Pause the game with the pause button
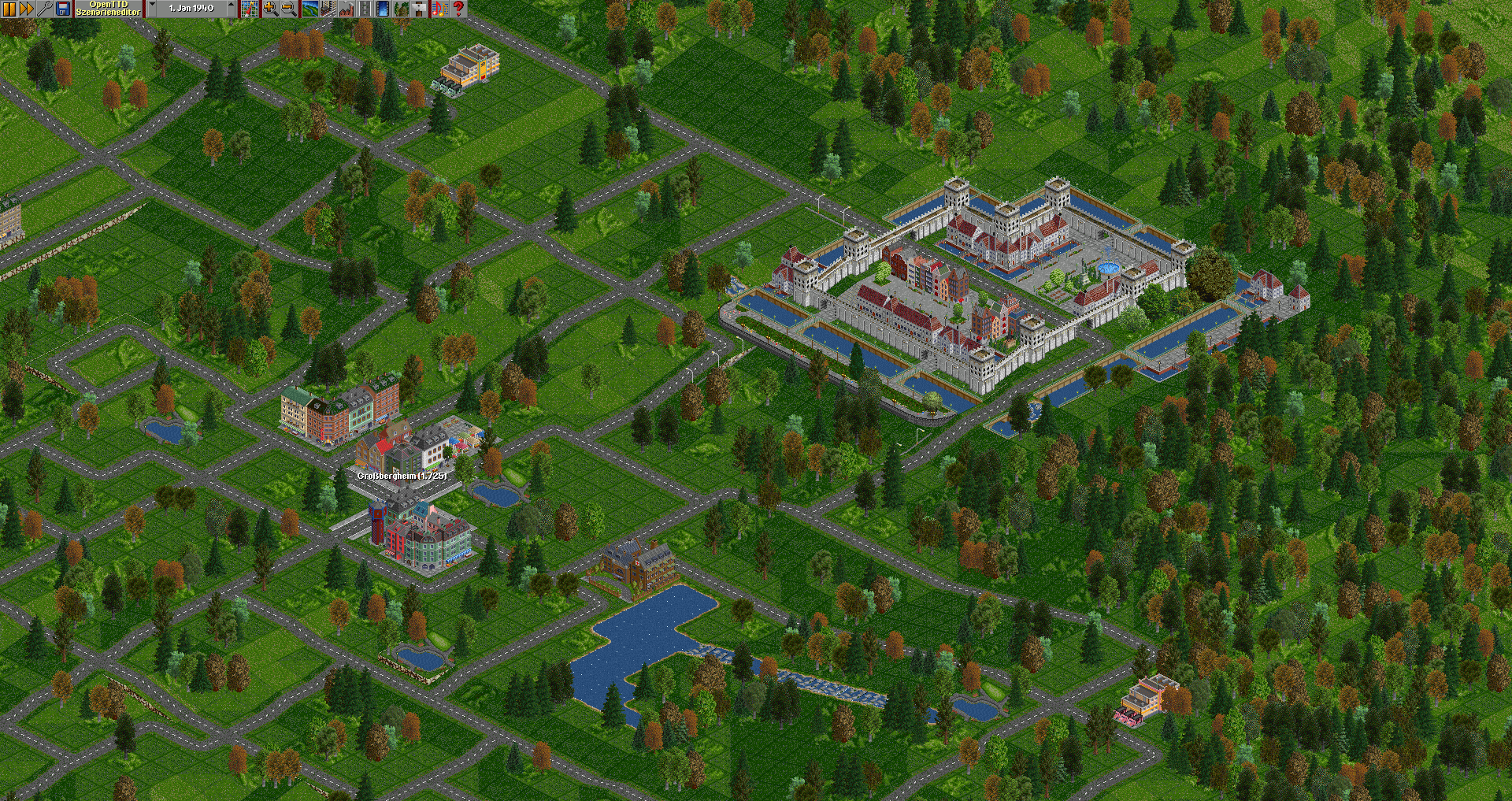 click(9, 9)
